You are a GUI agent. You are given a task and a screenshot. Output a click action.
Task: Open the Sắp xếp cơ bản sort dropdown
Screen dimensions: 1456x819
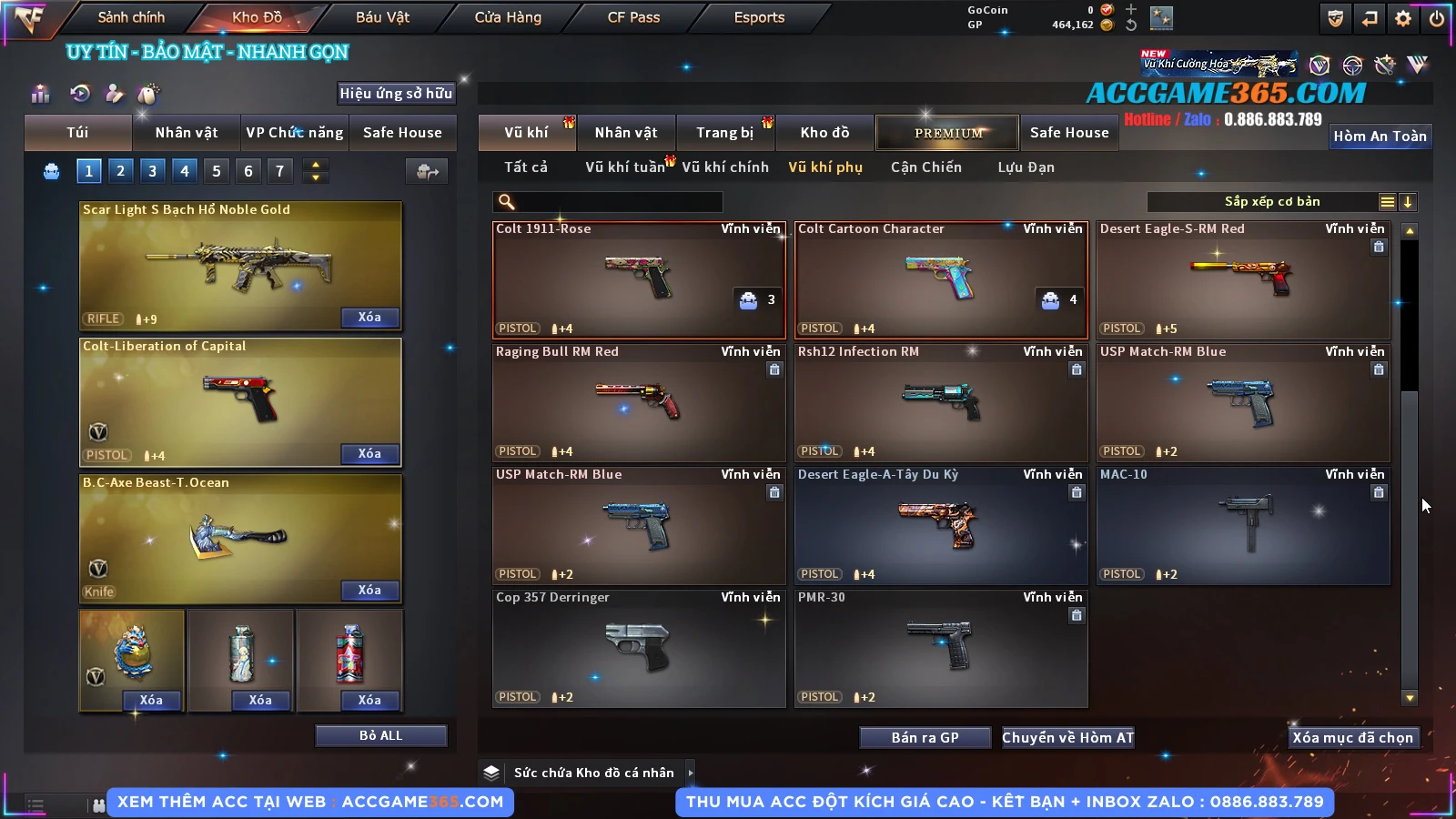(1271, 202)
